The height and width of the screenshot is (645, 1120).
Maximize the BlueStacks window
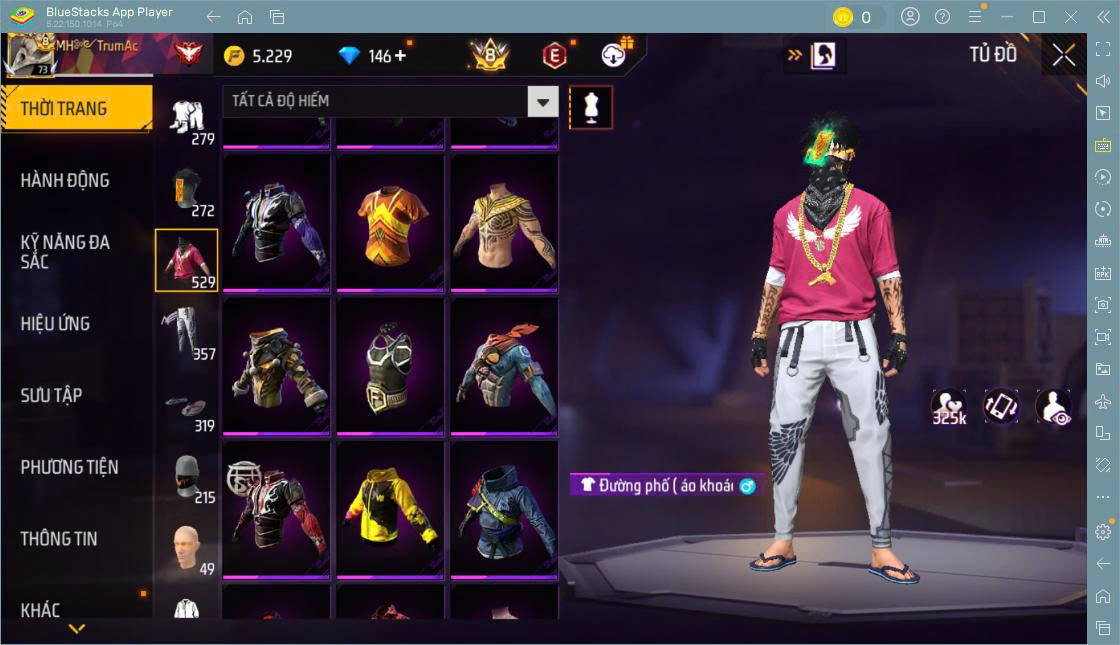click(1039, 17)
